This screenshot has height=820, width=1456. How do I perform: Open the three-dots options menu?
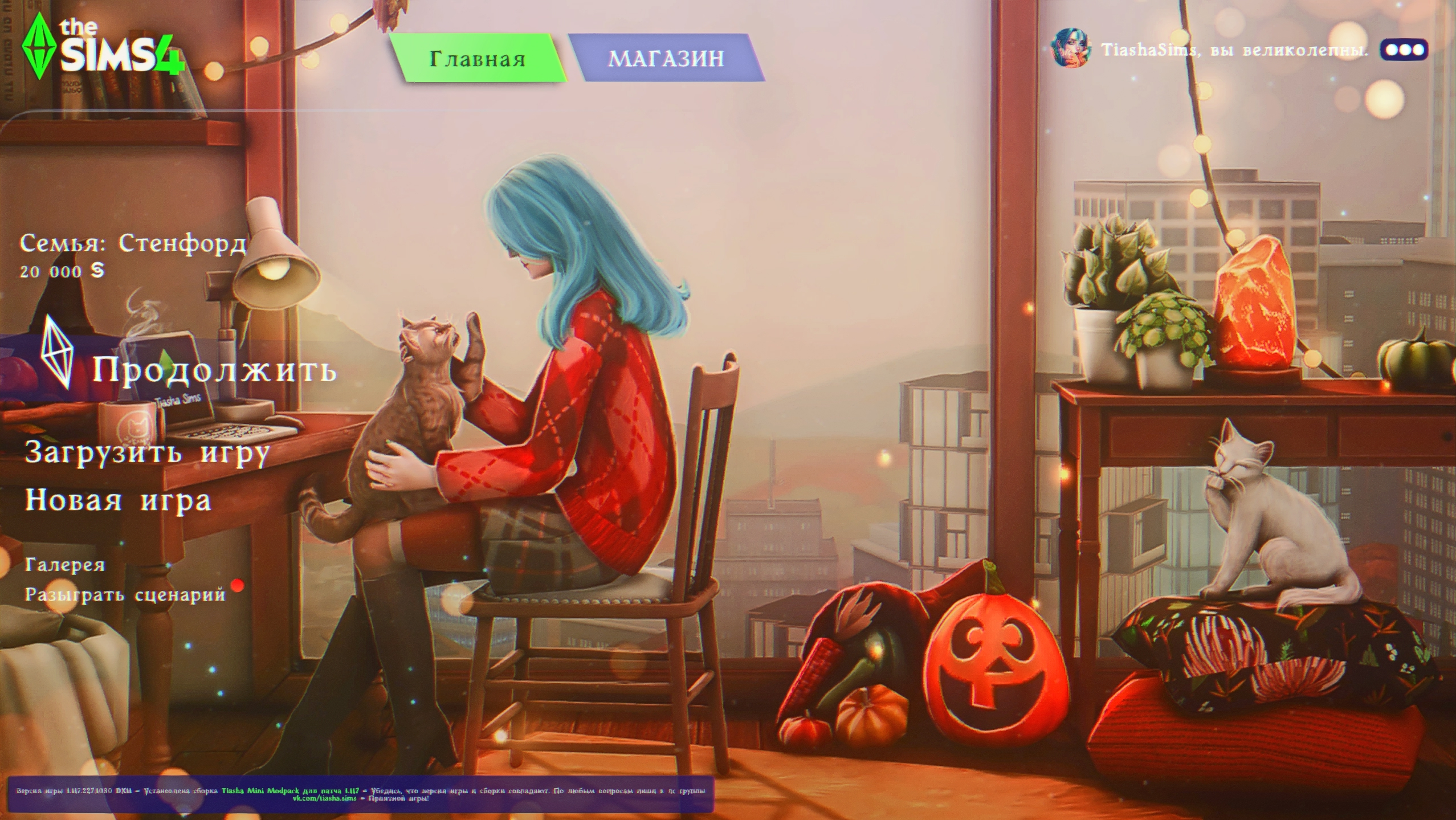1404,50
